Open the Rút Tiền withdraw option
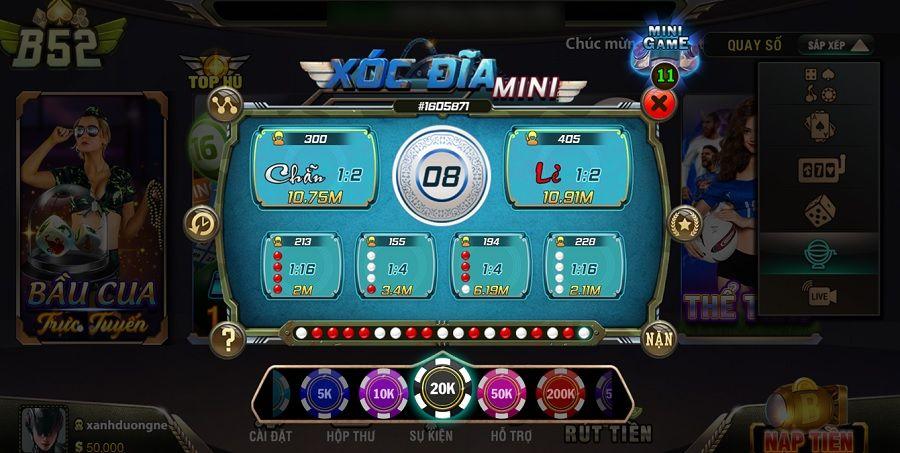The height and width of the screenshot is (453, 900). tap(607, 434)
